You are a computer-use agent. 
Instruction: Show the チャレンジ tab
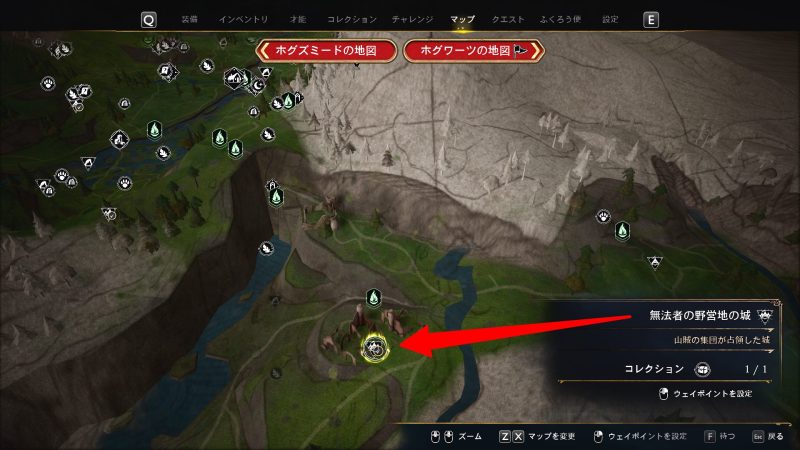click(414, 19)
